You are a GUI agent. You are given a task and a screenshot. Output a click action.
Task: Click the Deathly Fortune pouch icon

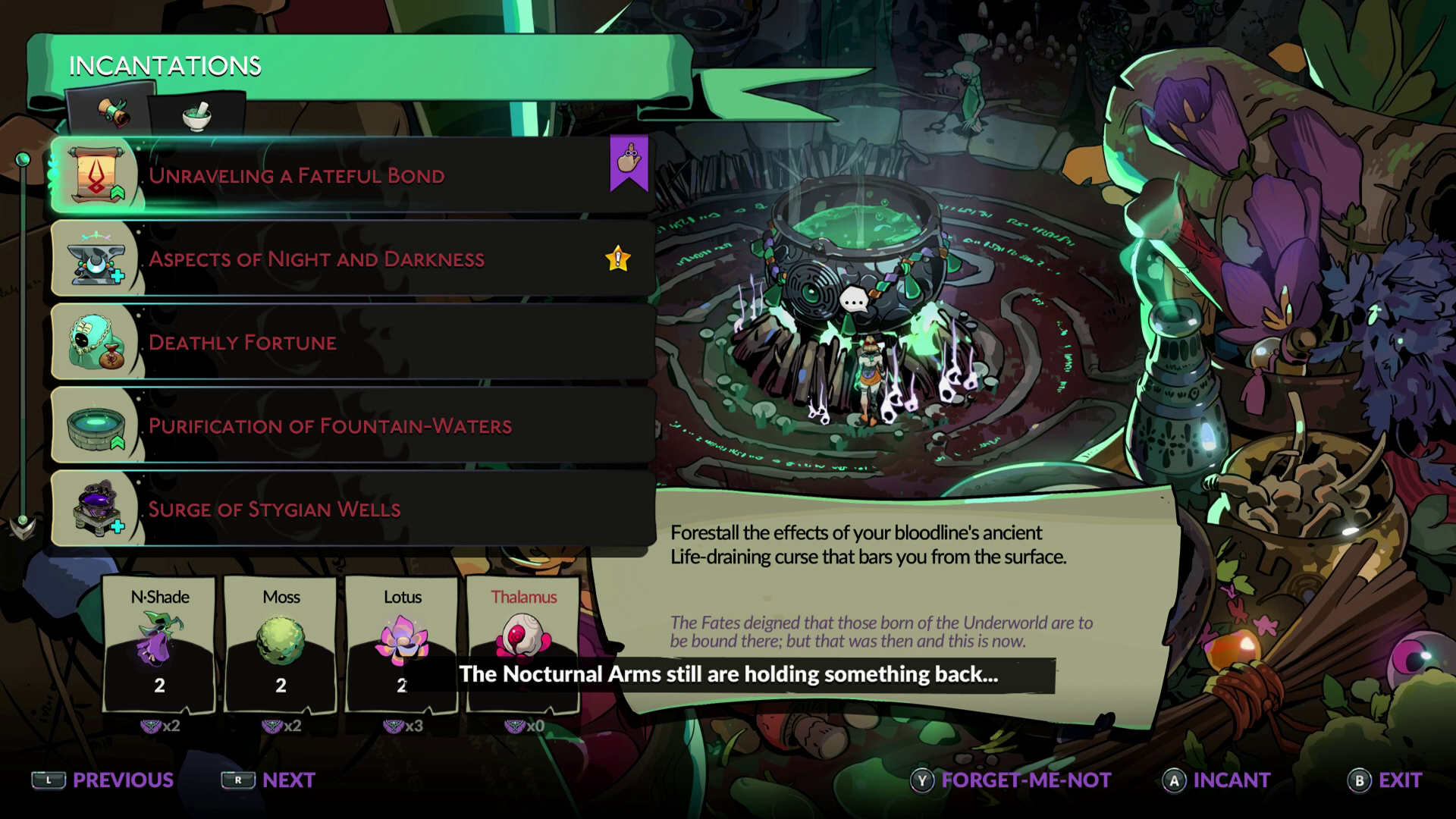click(94, 342)
